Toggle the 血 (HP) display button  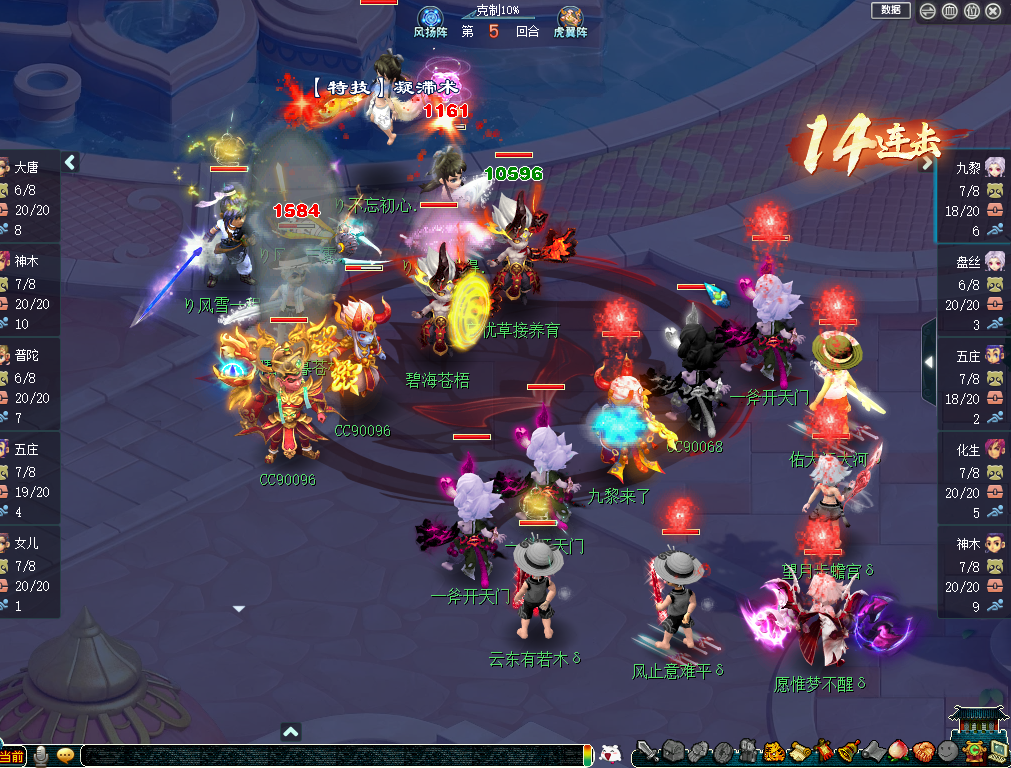[949, 11]
